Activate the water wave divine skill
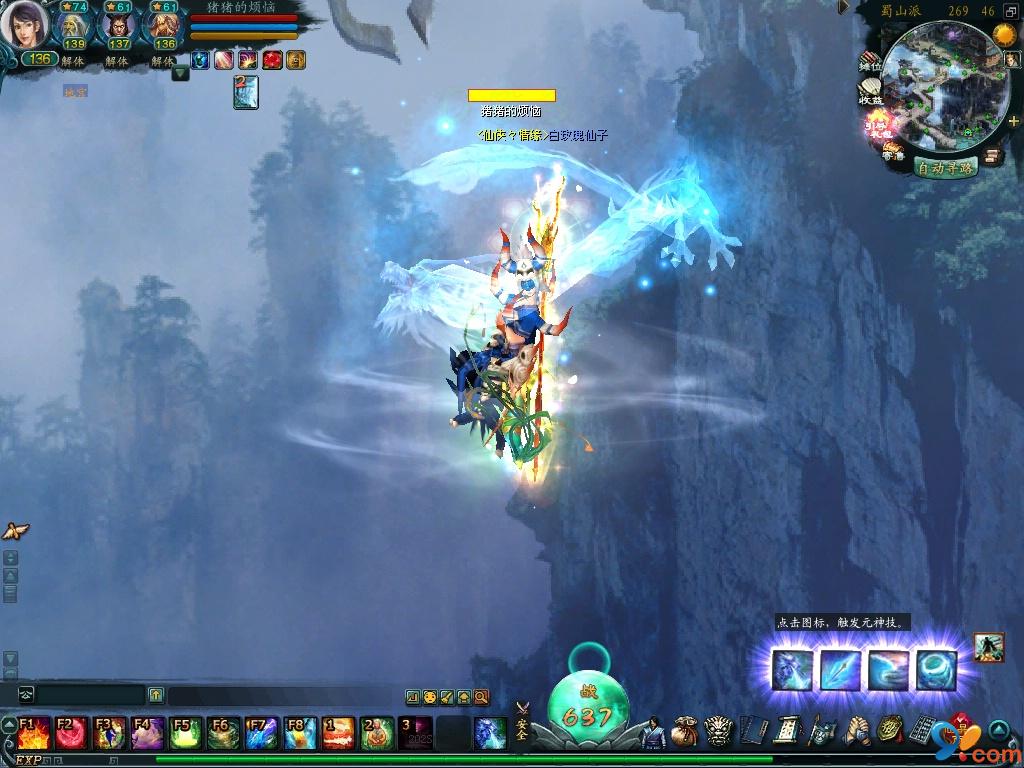Viewport: 1024px width, 768px height. (x=888, y=670)
